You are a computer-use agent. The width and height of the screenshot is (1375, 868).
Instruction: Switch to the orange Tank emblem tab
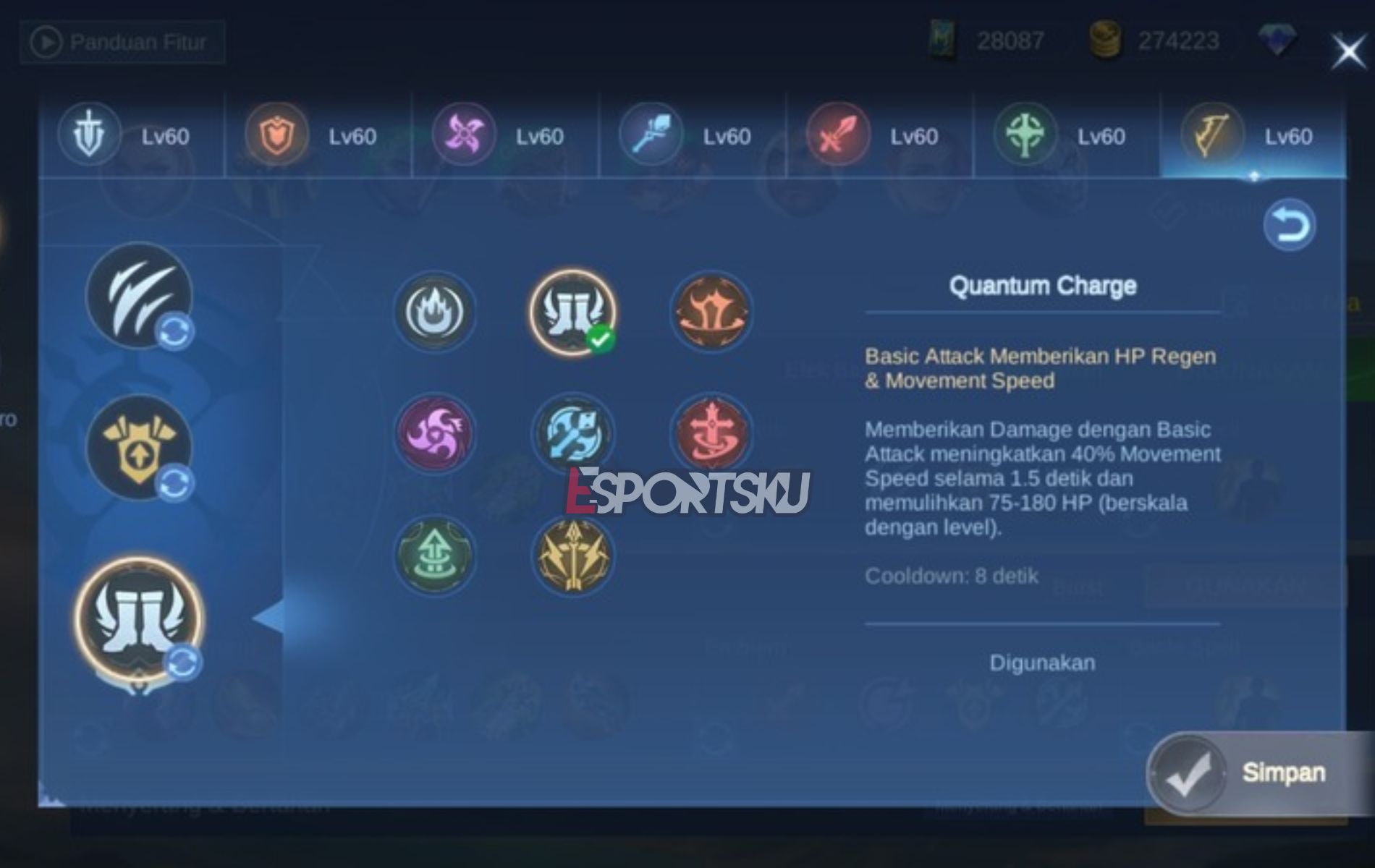(276, 135)
